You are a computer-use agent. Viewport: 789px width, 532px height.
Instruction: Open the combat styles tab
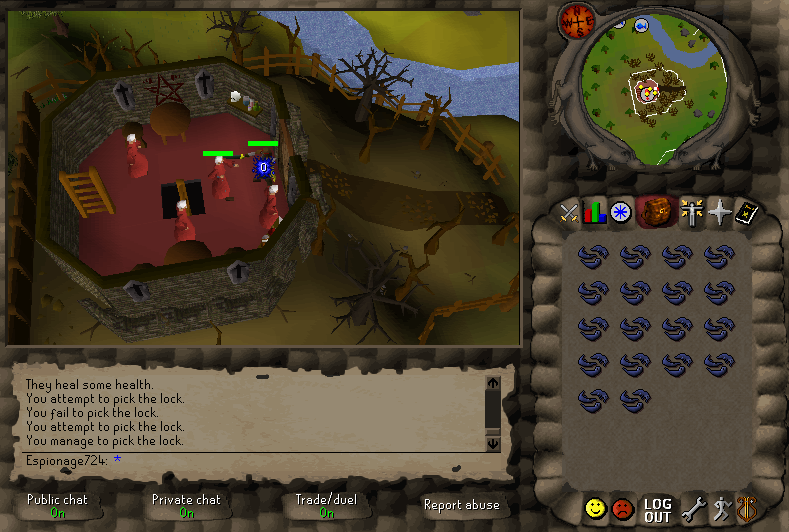click(569, 211)
